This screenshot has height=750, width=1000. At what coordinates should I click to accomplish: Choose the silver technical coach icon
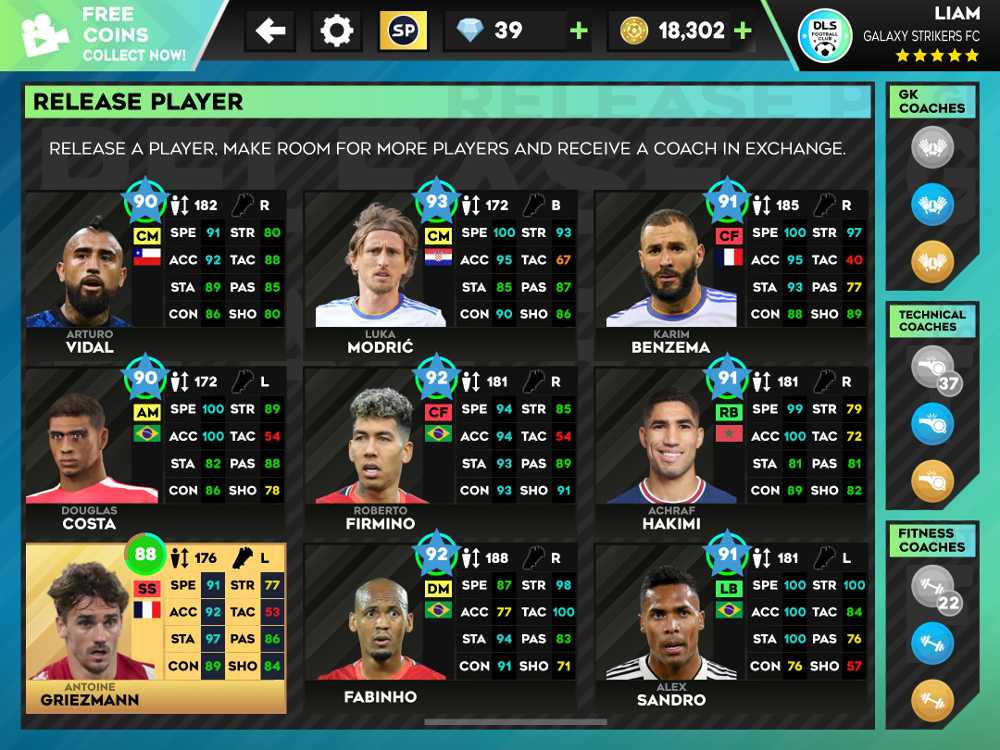932,367
